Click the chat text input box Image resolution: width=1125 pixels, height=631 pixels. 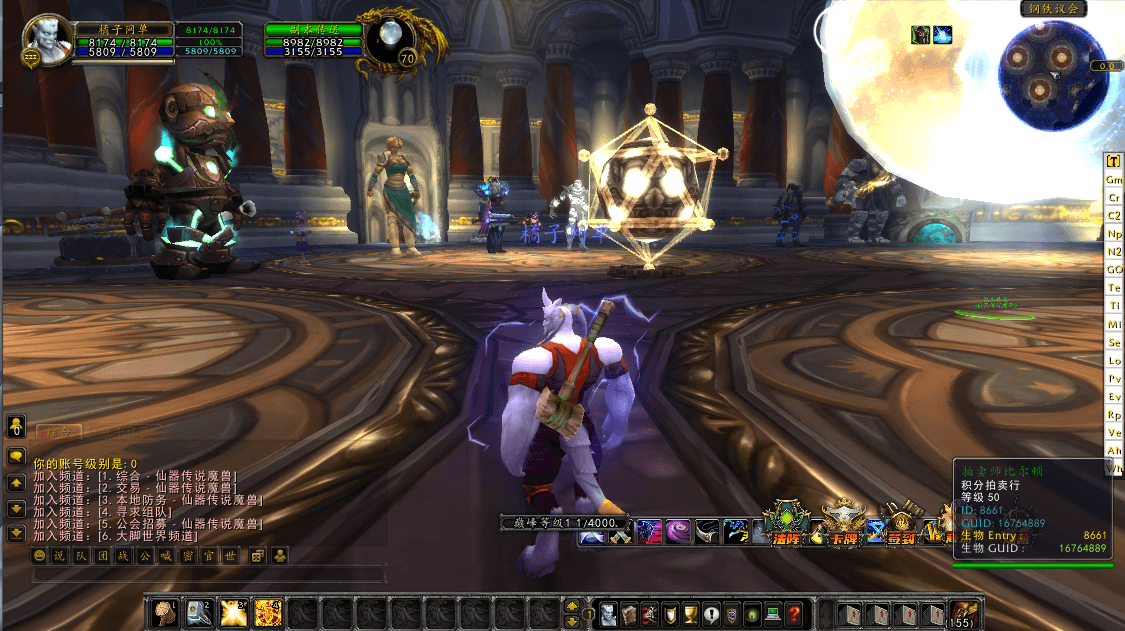pos(208,575)
